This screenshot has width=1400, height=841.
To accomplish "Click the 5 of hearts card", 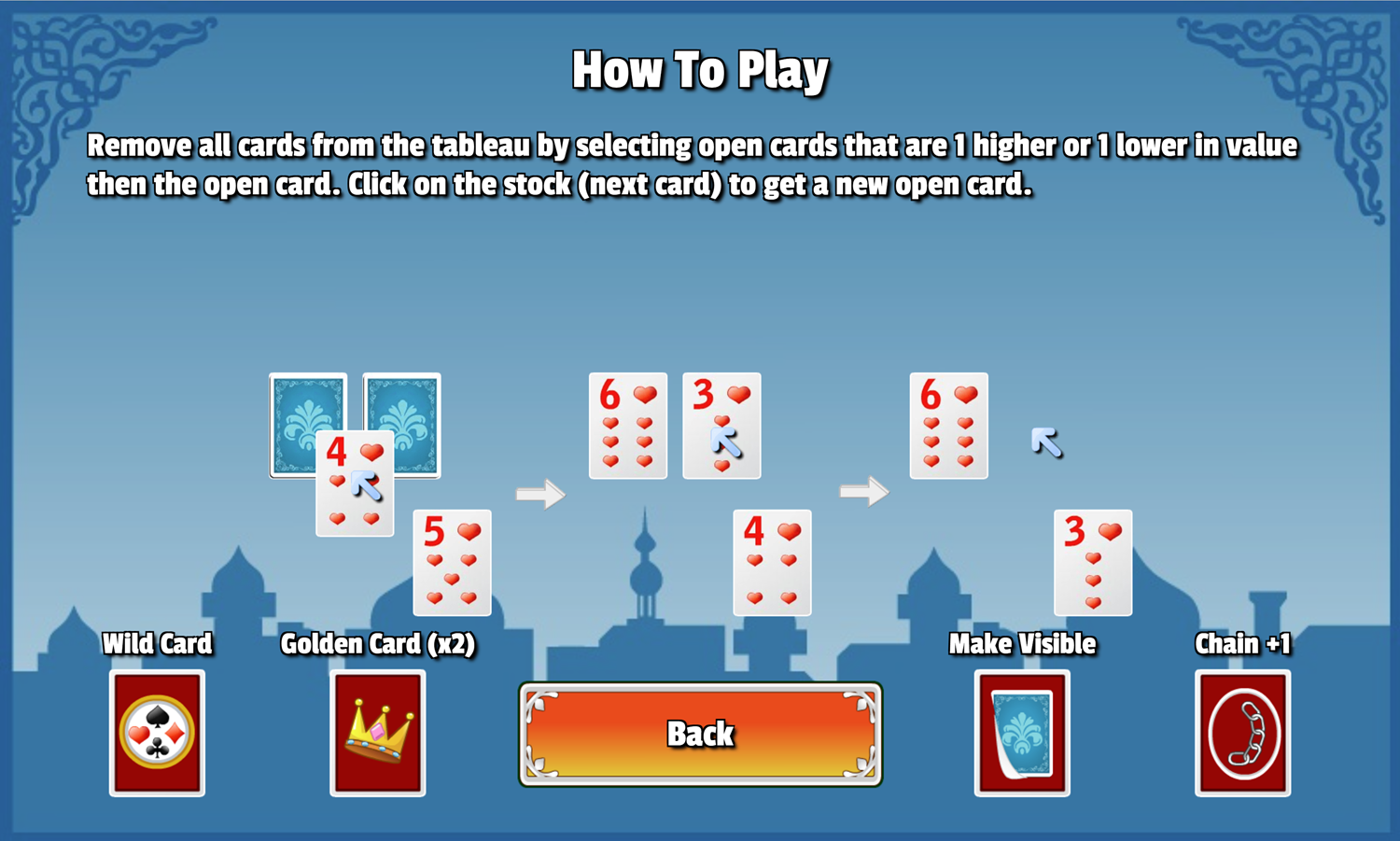I will [x=452, y=563].
